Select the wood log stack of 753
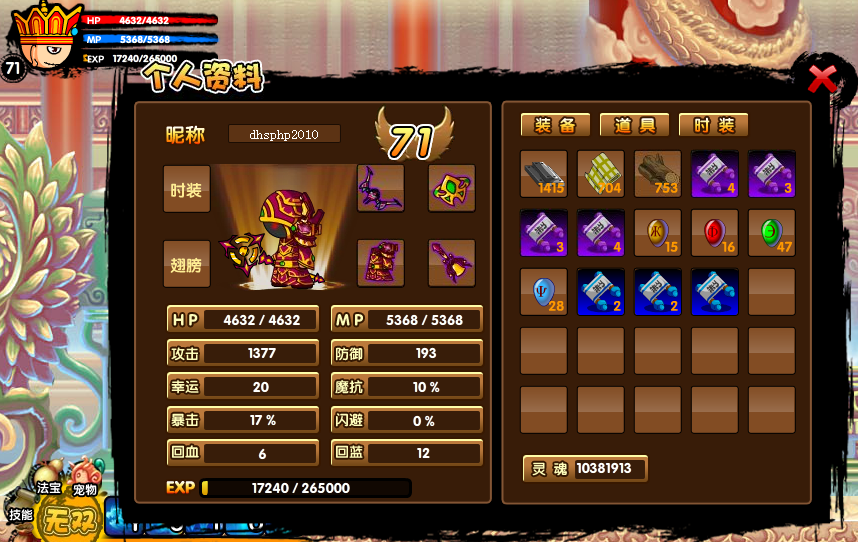This screenshot has width=858, height=542. (658, 174)
